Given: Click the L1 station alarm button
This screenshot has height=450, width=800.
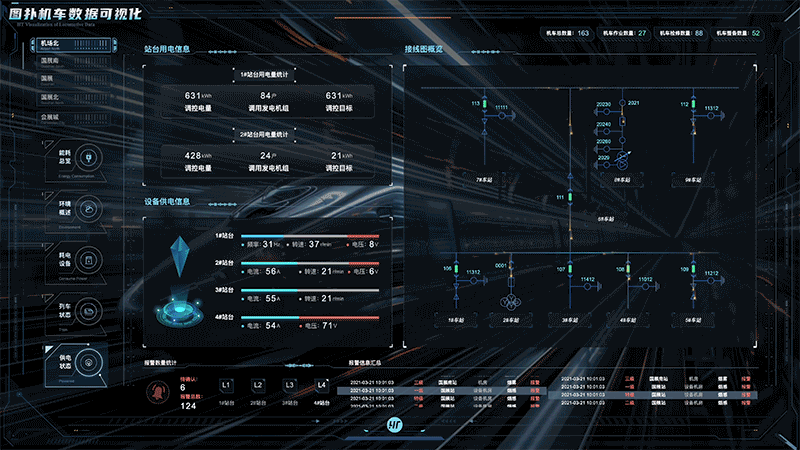Looking at the screenshot, I should coord(226,385).
